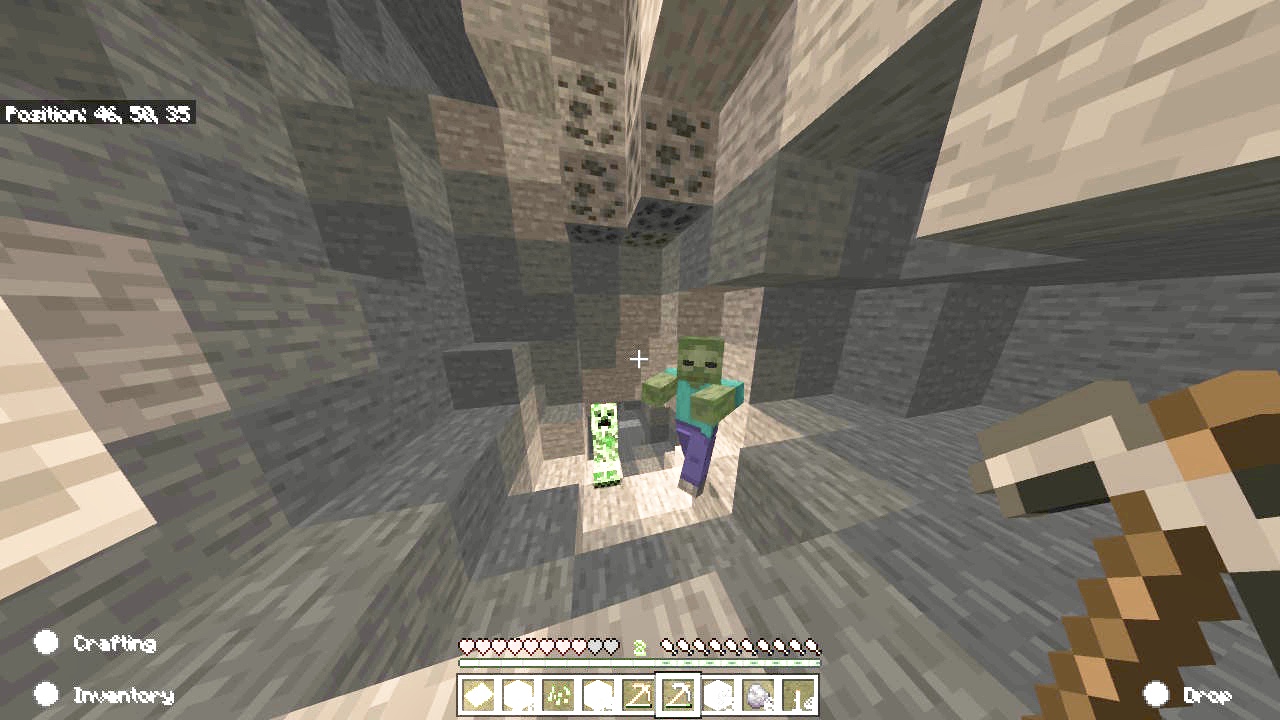Select the seeds hotbar slot
1280x720 pixels.
point(558,695)
